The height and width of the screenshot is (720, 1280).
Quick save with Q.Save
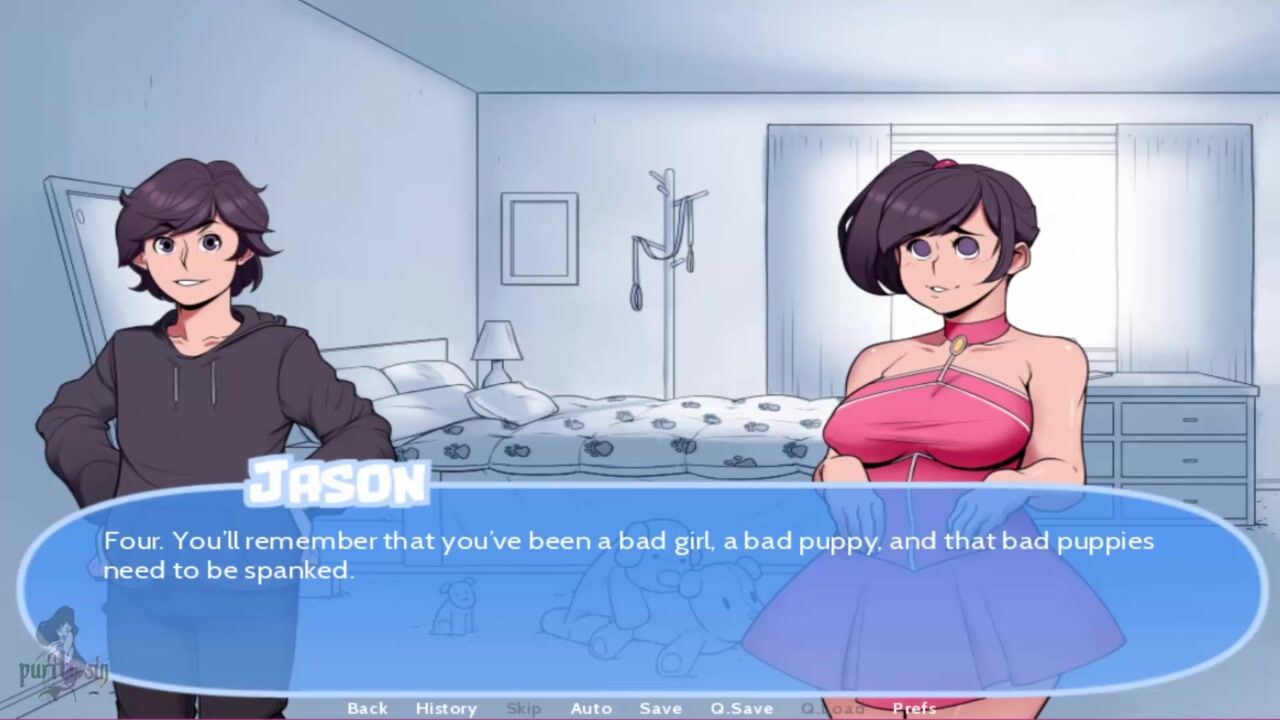(x=742, y=708)
